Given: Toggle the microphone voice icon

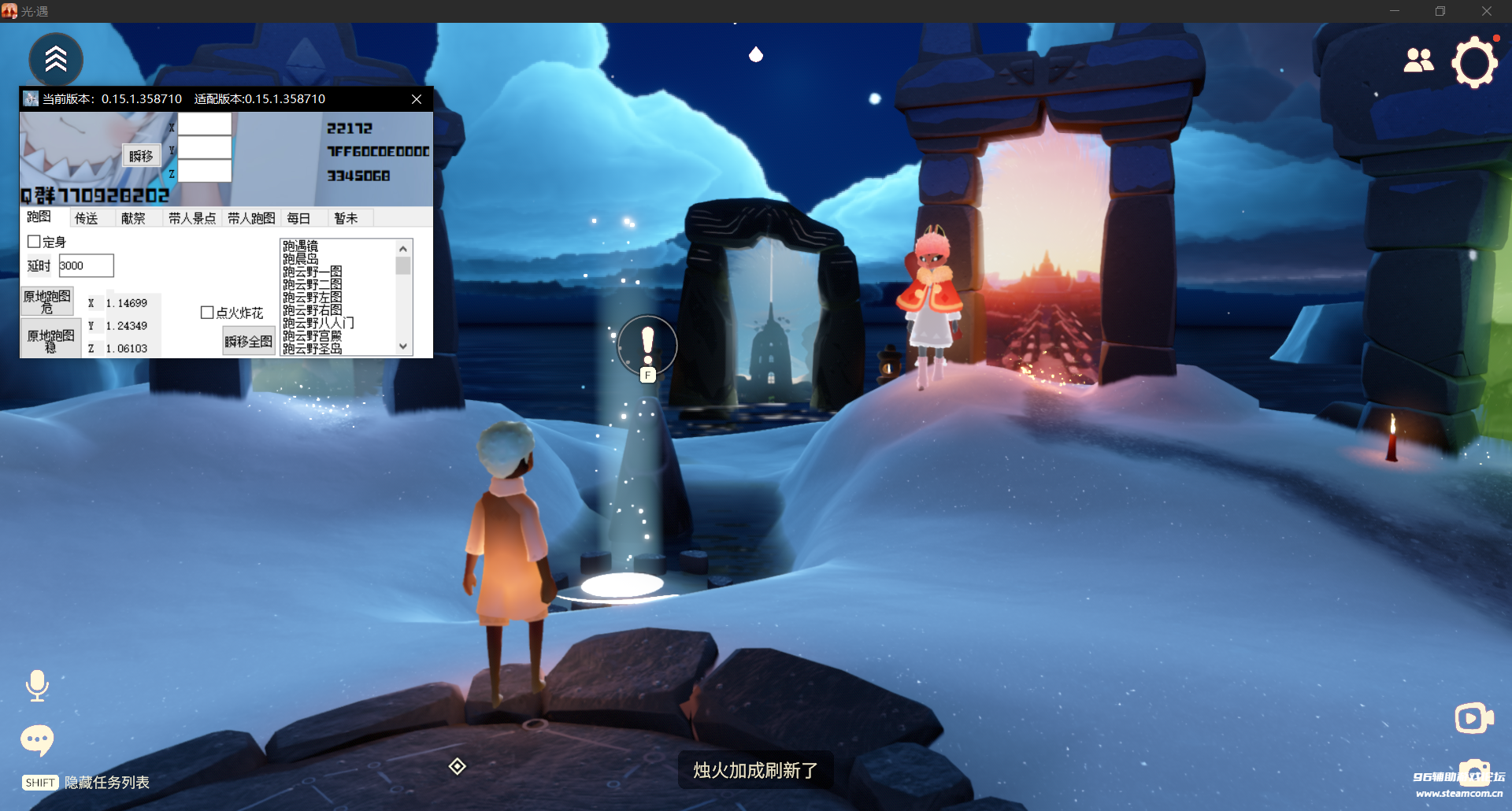Looking at the screenshot, I should (x=37, y=685).
